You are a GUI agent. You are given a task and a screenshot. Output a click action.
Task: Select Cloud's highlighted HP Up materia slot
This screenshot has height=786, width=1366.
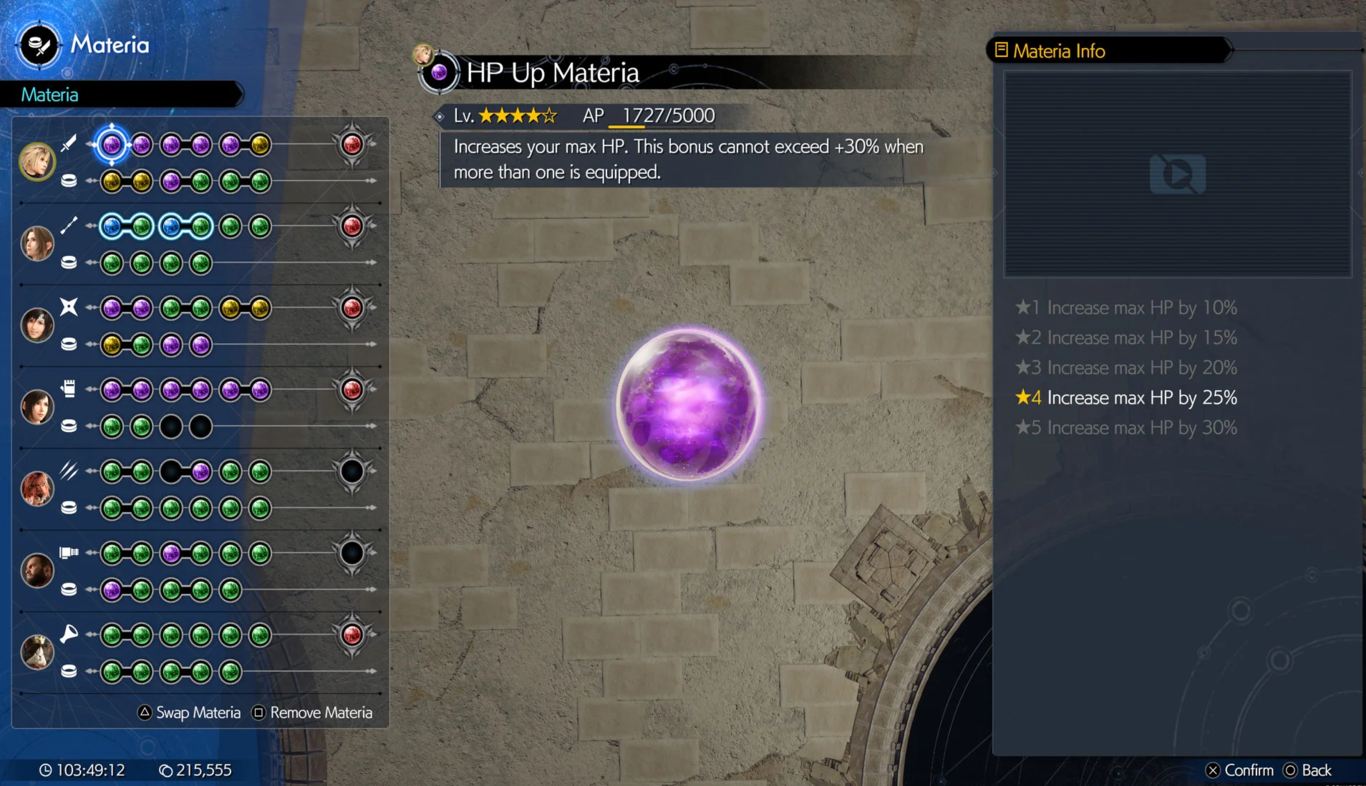(x=112, y=145)
